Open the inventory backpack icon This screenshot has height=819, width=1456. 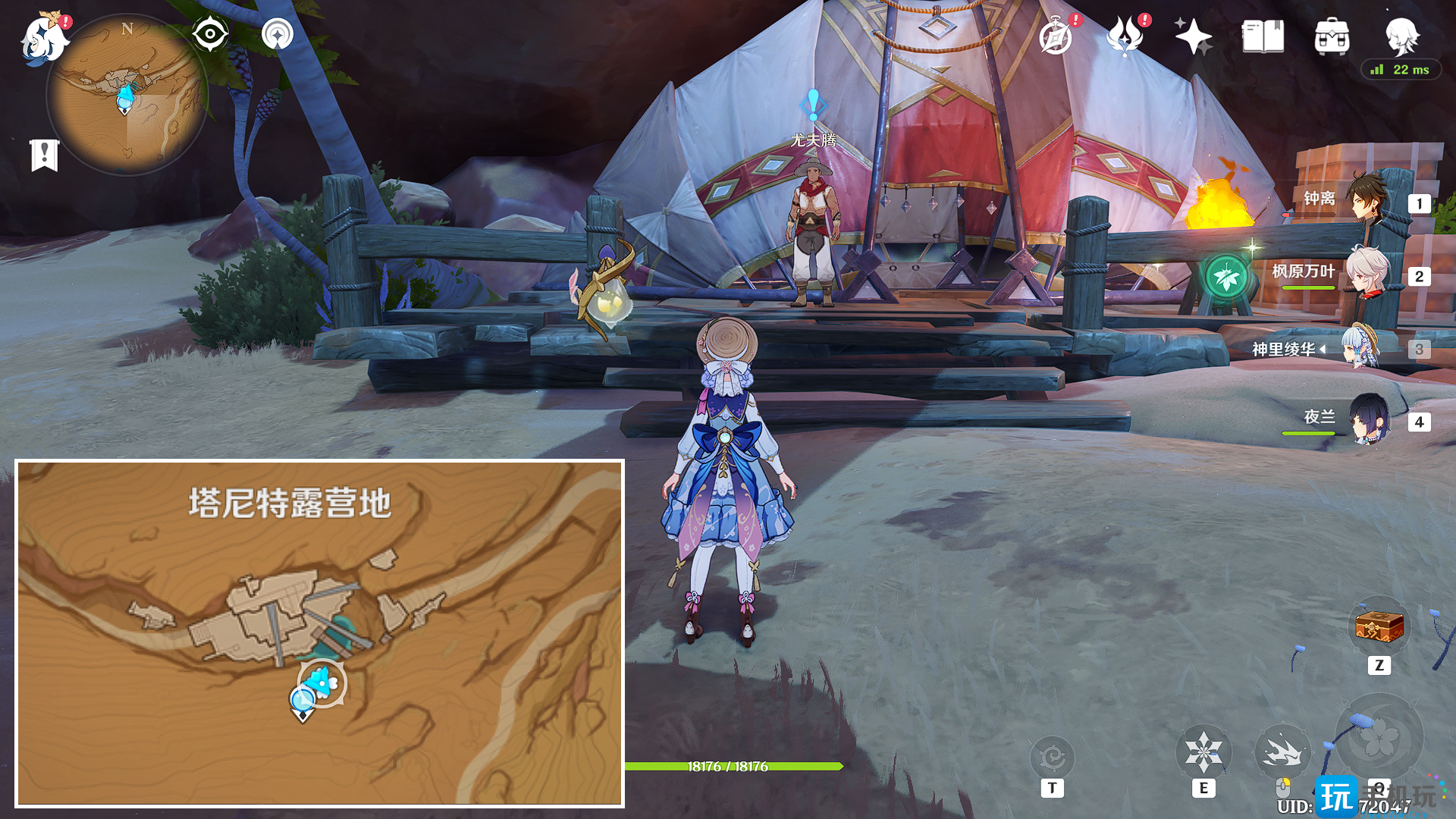pyautogui.click(x=1332, y=36)
